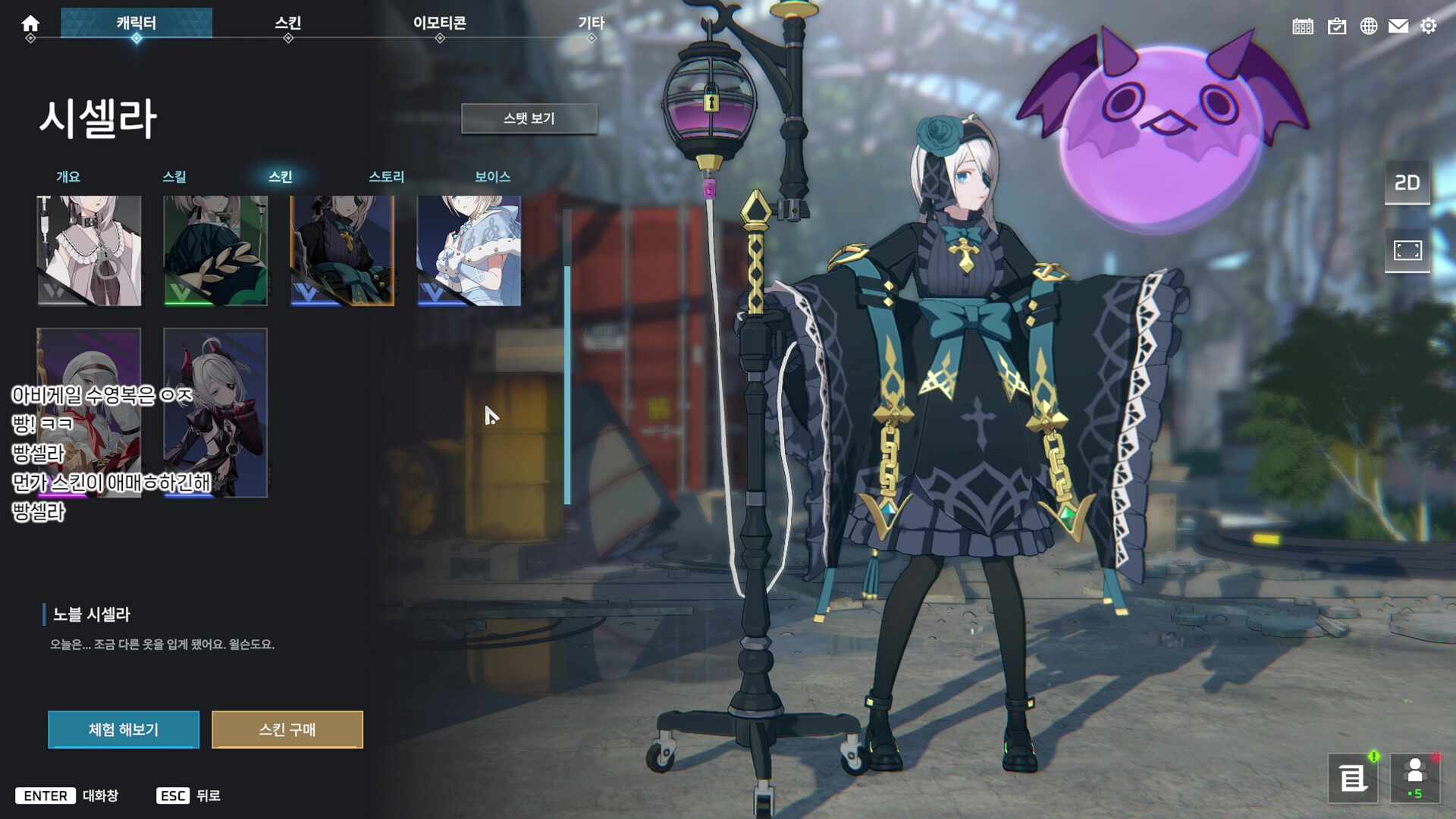The height and width of the screenshot is (819, 1456).
Task: Show the 개요 sub-tab
Action: 68,177
